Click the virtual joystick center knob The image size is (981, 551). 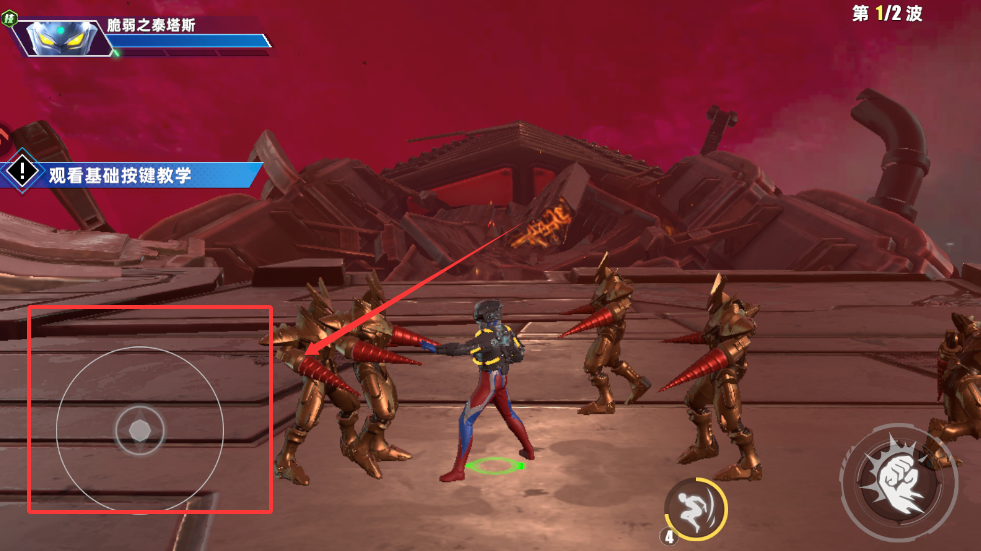coord(140,430)
